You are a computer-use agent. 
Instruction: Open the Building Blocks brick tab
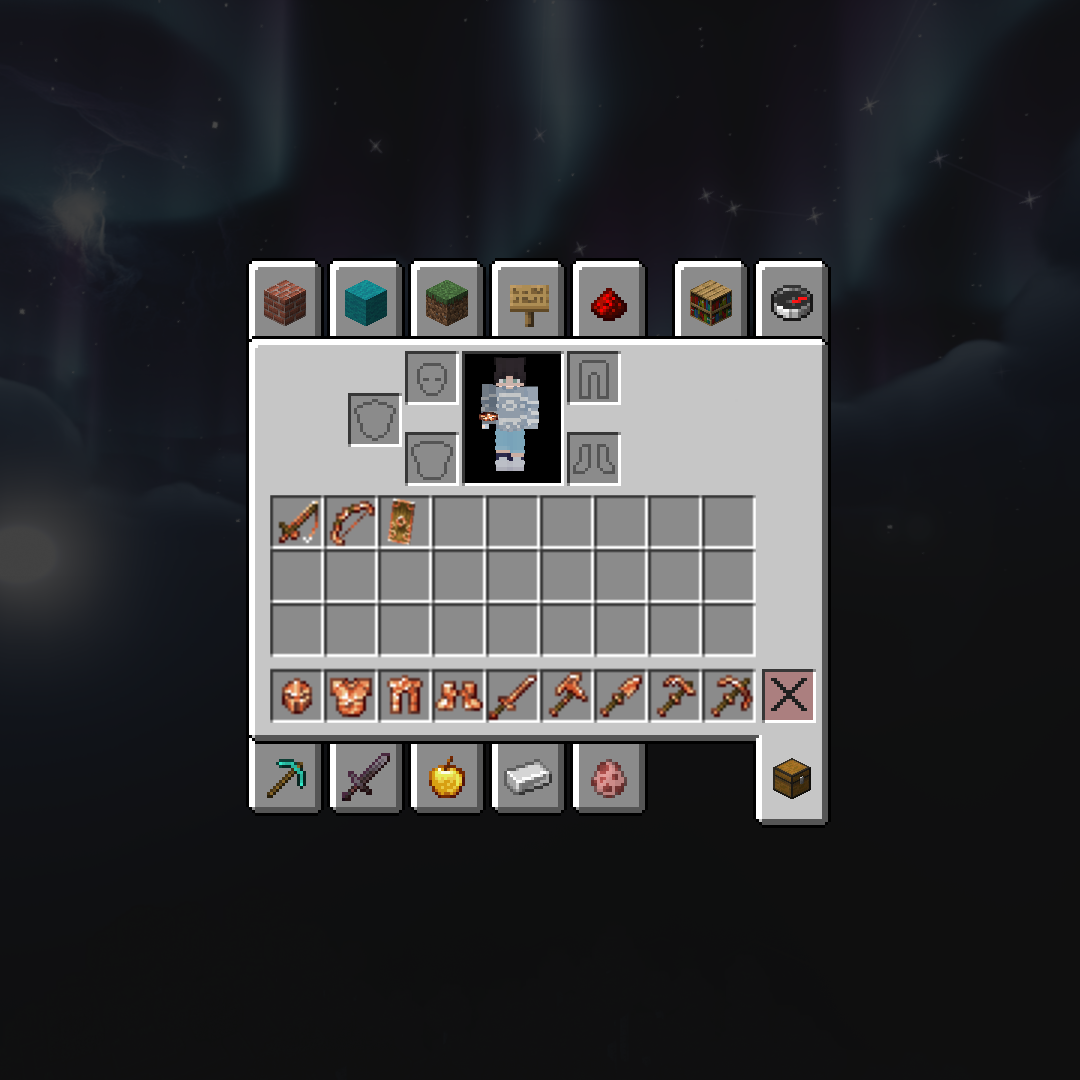click(x=285, y=302)
